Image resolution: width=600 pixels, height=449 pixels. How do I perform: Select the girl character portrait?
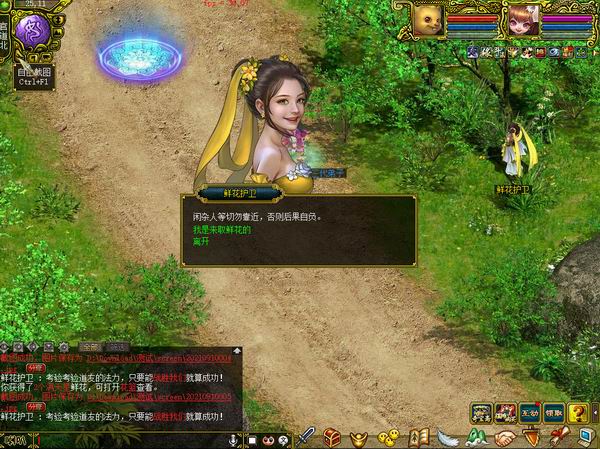(521, 19)
